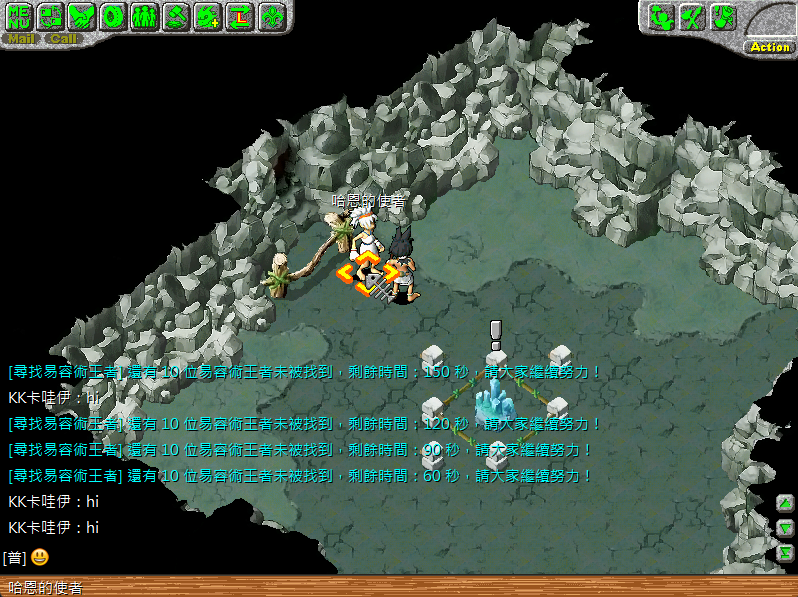798x597 pixels.
Task: Click the chat channel label beside smiley
Action: [14, 557]
